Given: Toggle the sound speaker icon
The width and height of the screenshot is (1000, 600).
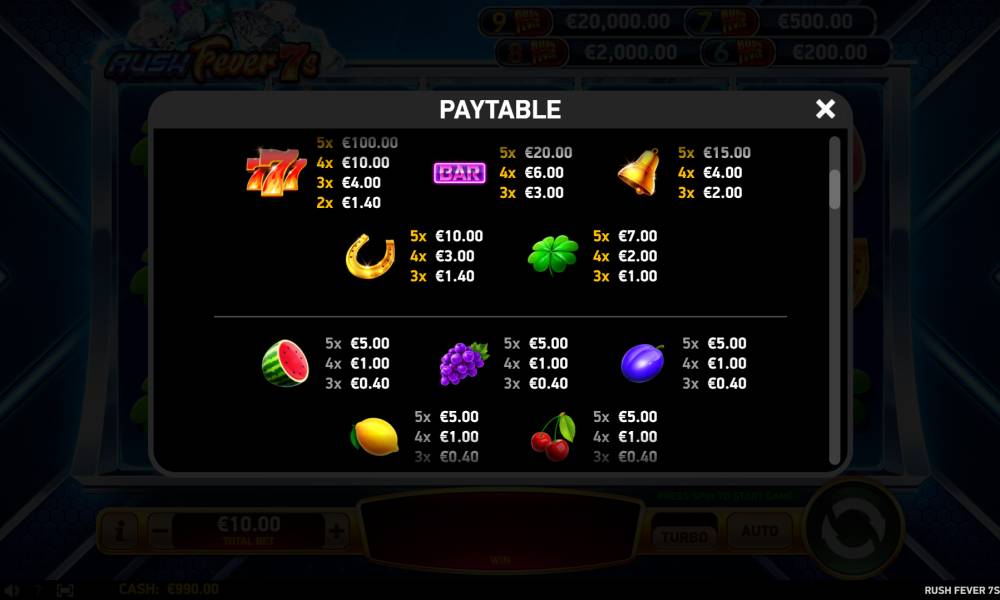Looking at the screenshot, I should click(x=11, y=590).
